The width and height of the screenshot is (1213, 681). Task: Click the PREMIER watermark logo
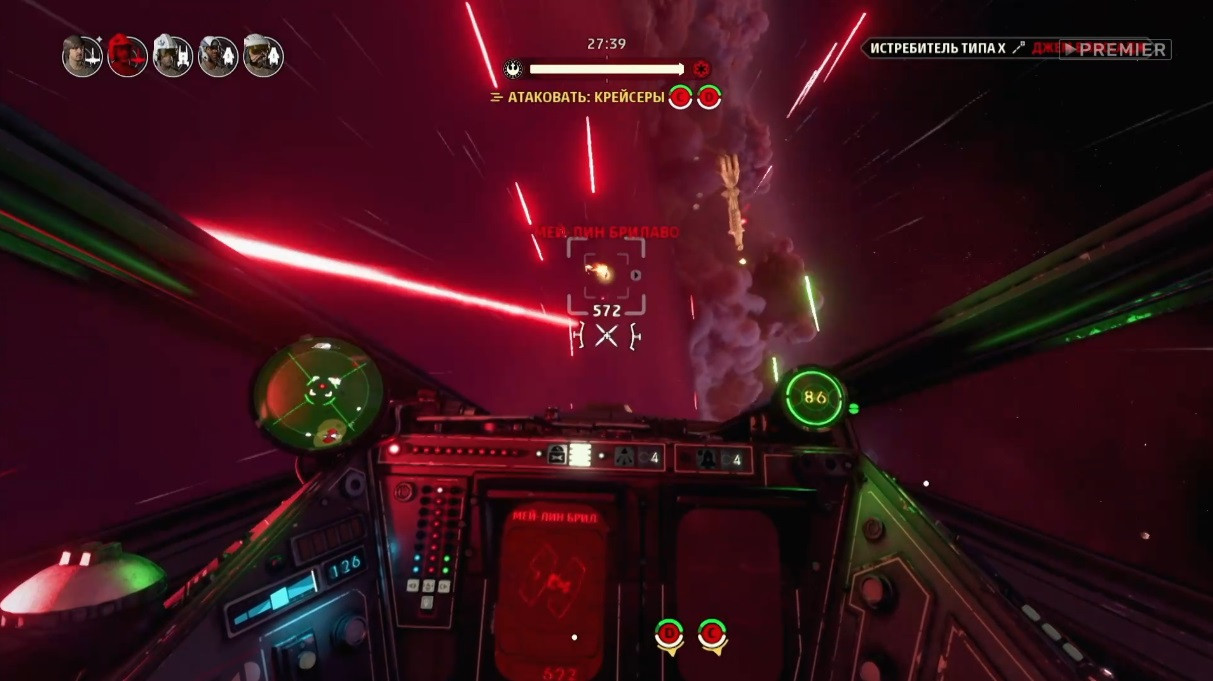(1115, 49)
